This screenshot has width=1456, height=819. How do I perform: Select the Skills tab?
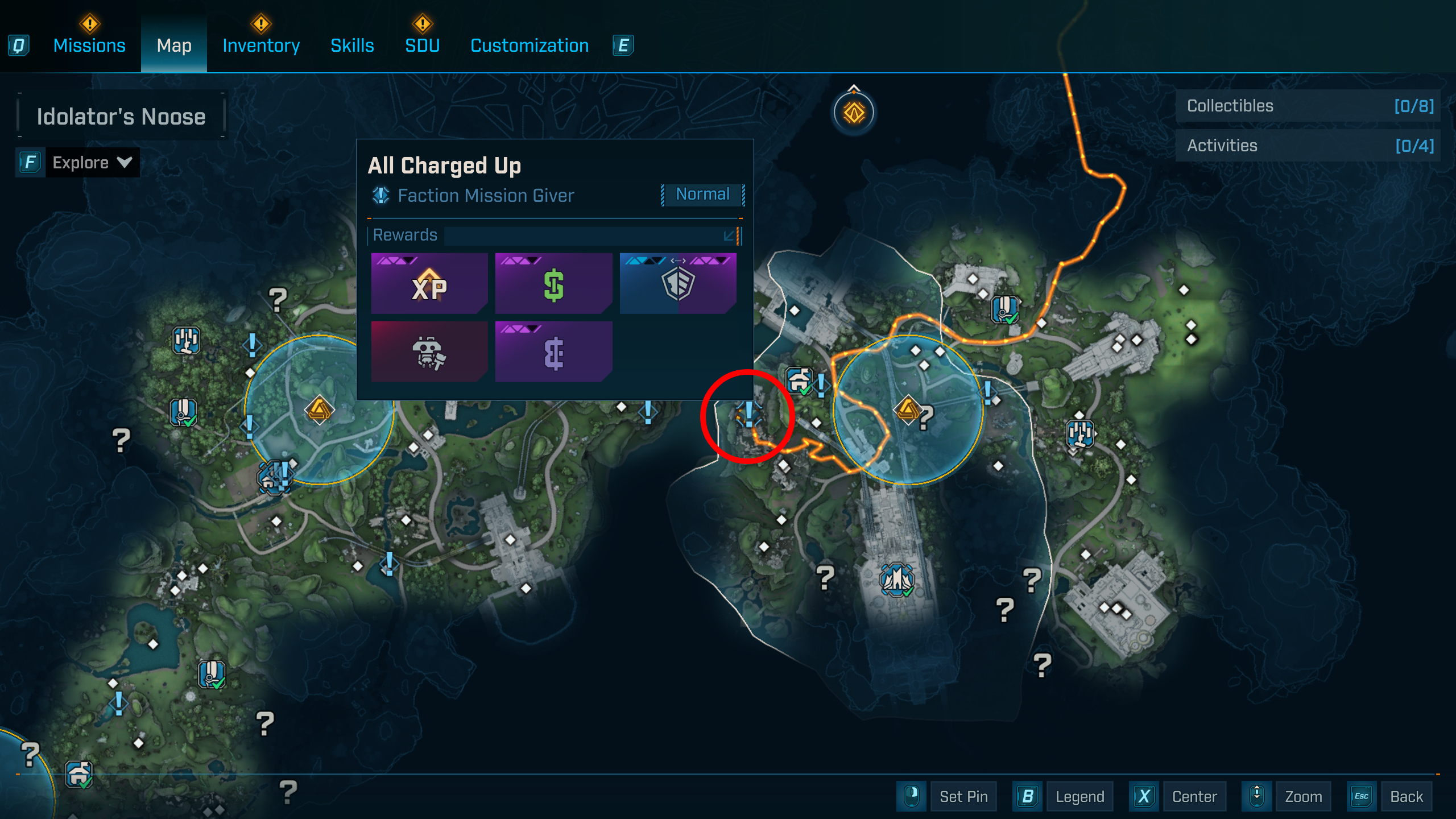pyautogui.click(x=352, y=45)
